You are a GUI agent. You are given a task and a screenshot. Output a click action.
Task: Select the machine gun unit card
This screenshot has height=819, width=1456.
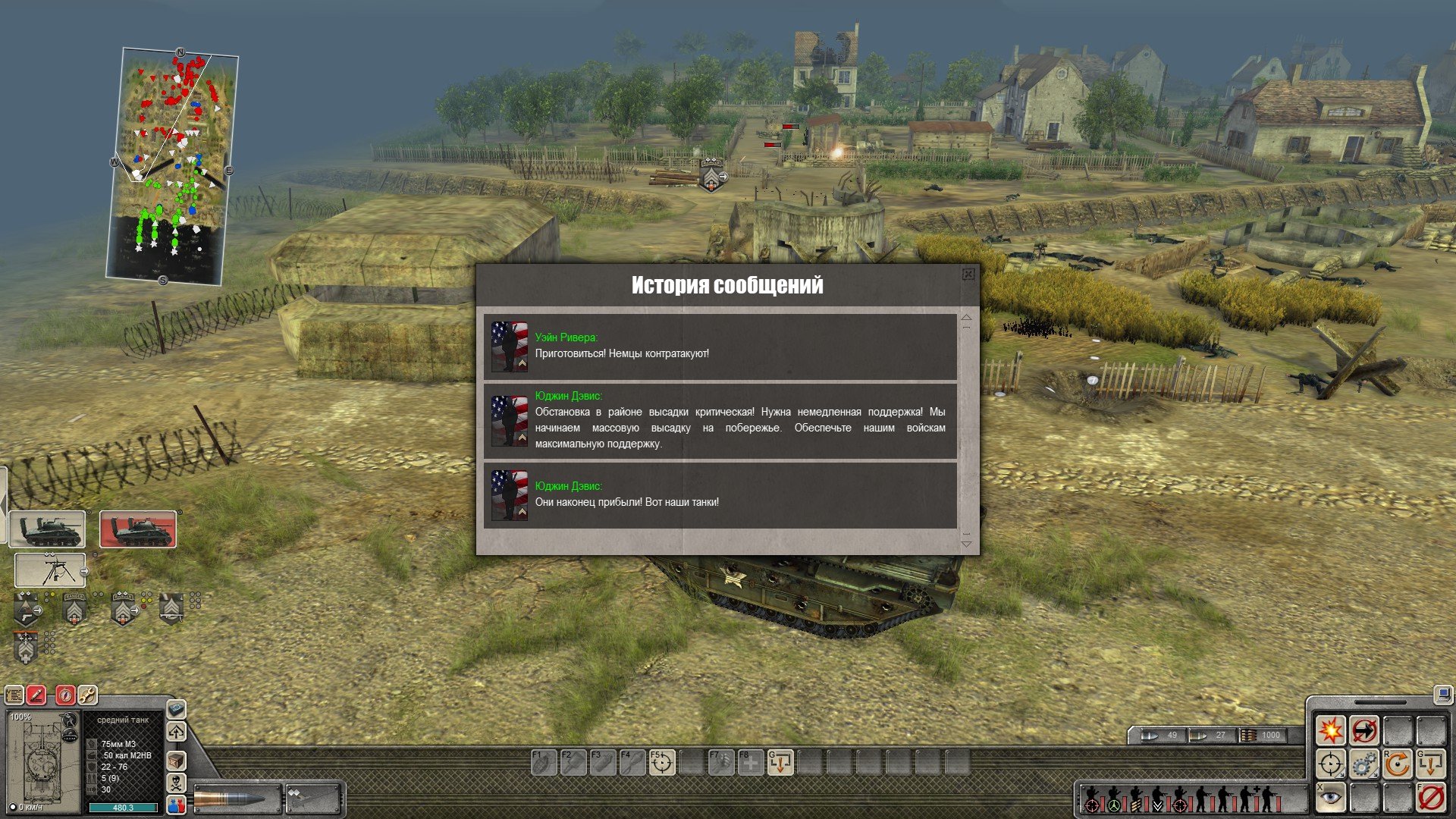(50, 570)
